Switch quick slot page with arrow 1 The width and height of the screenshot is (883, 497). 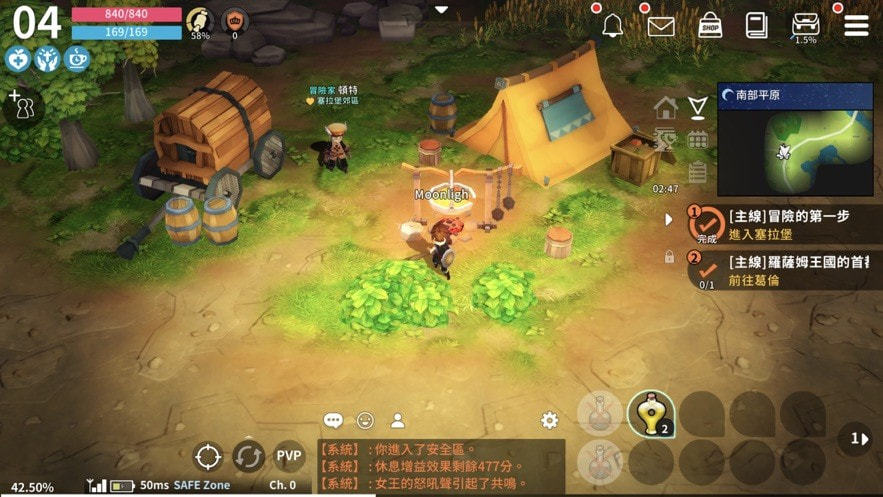coord(857,438)
